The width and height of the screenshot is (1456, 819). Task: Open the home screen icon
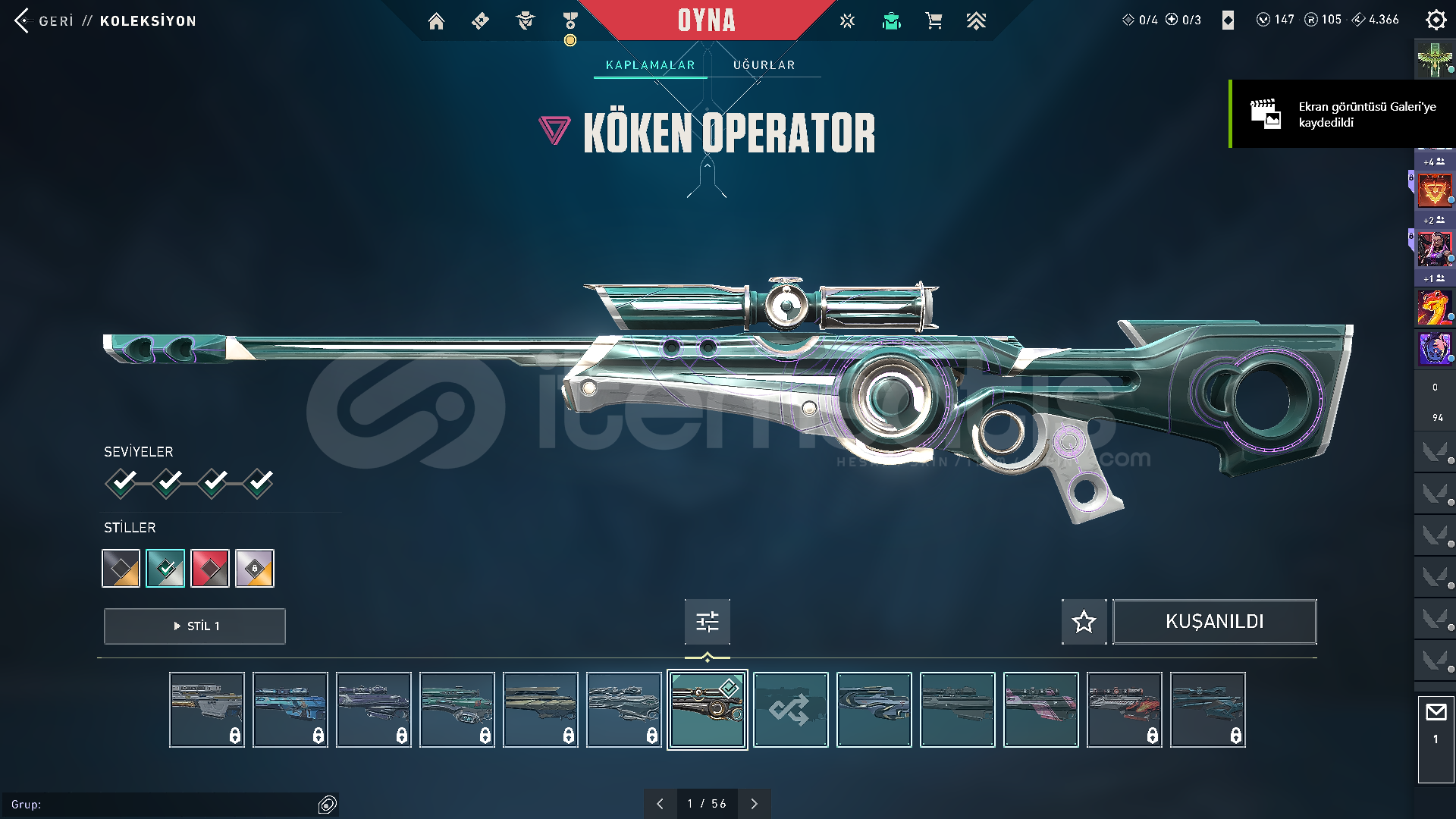coord(436,21)
